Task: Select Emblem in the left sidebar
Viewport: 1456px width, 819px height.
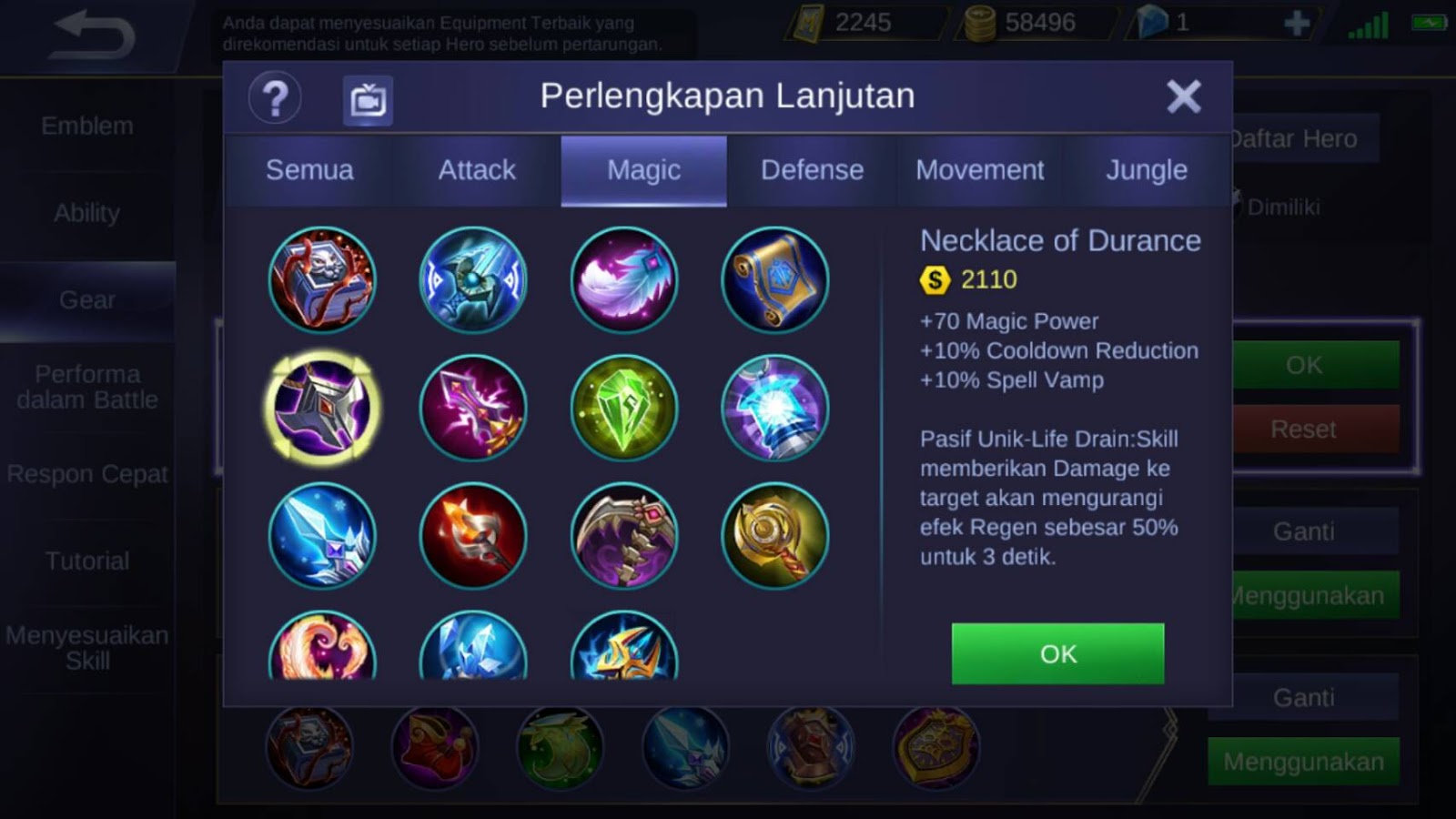Action: [x=85, y=126]
